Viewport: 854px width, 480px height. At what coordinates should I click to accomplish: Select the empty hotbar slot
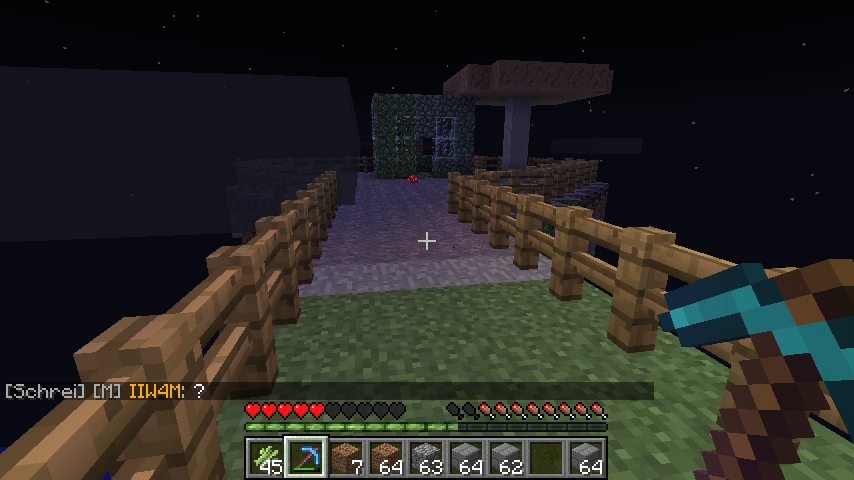[x=546, y=459]
